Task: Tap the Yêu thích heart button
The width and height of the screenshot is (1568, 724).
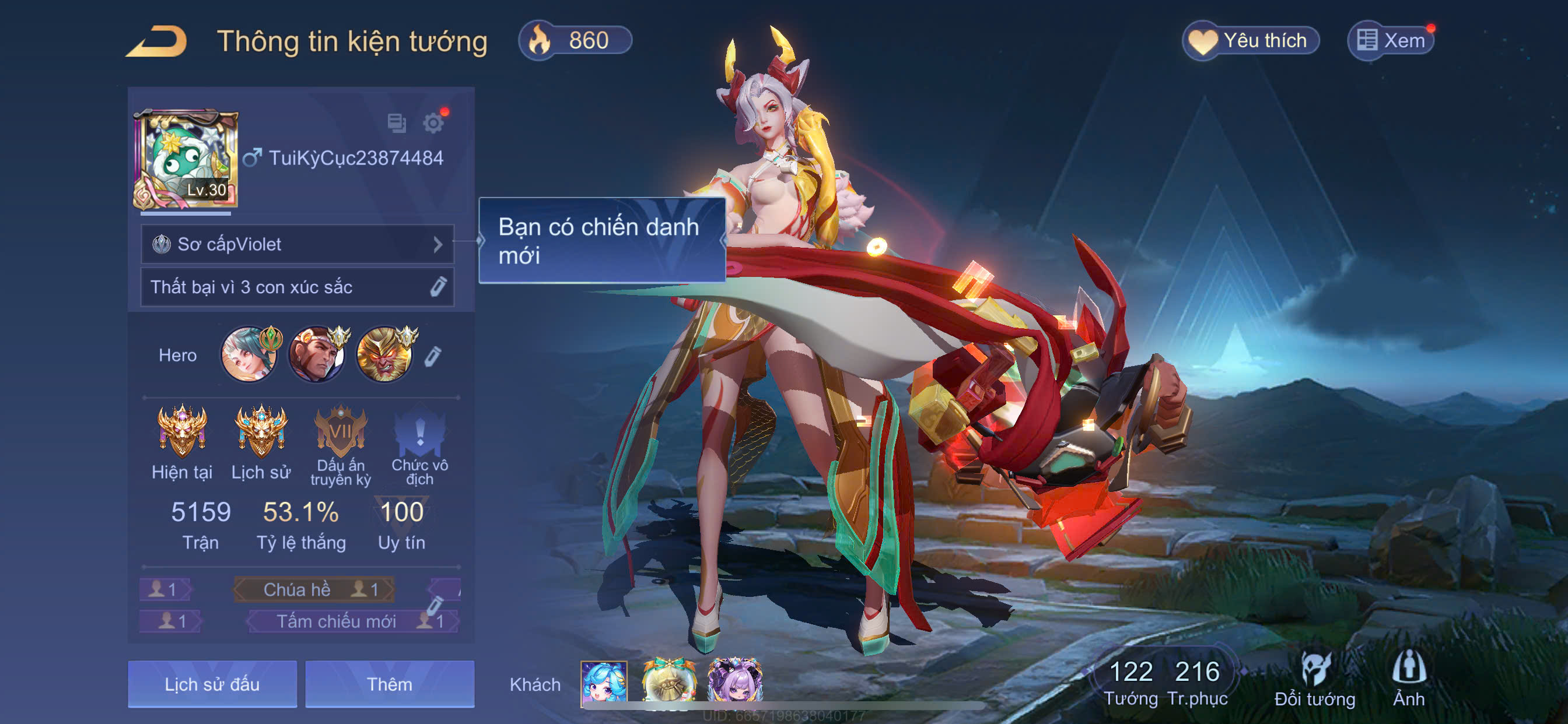Action: [x=1250, y=41]
